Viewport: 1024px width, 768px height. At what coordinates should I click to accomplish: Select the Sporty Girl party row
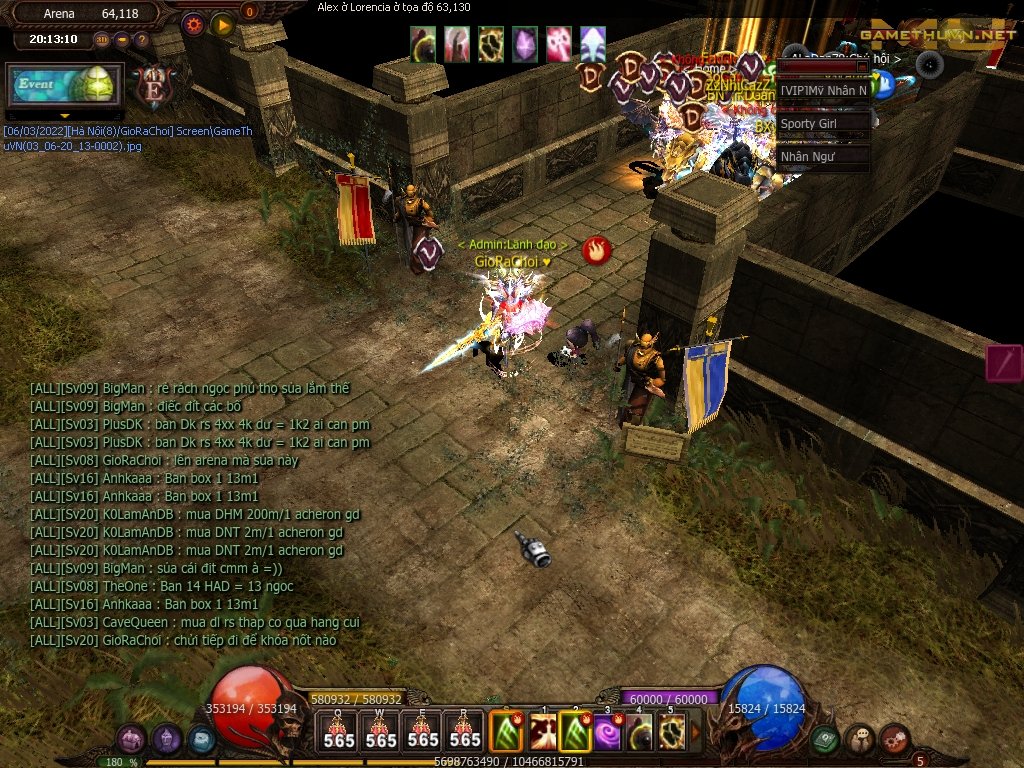click(822, 124)
